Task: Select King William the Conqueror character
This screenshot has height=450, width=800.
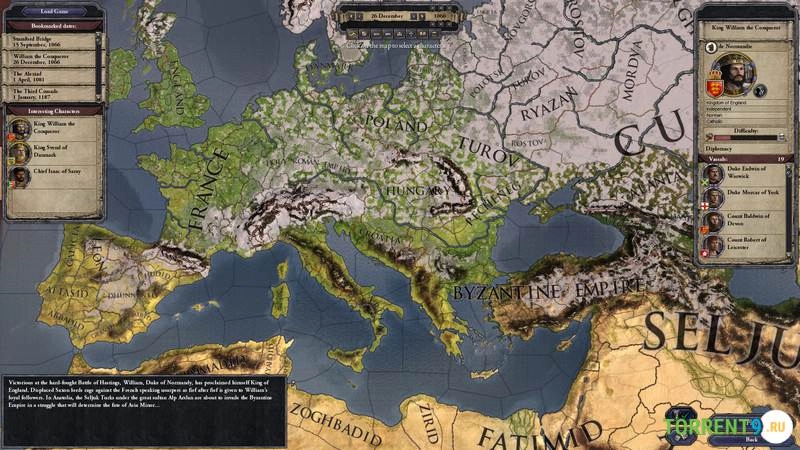Action: pyautogui.click(x=52, y=128)
